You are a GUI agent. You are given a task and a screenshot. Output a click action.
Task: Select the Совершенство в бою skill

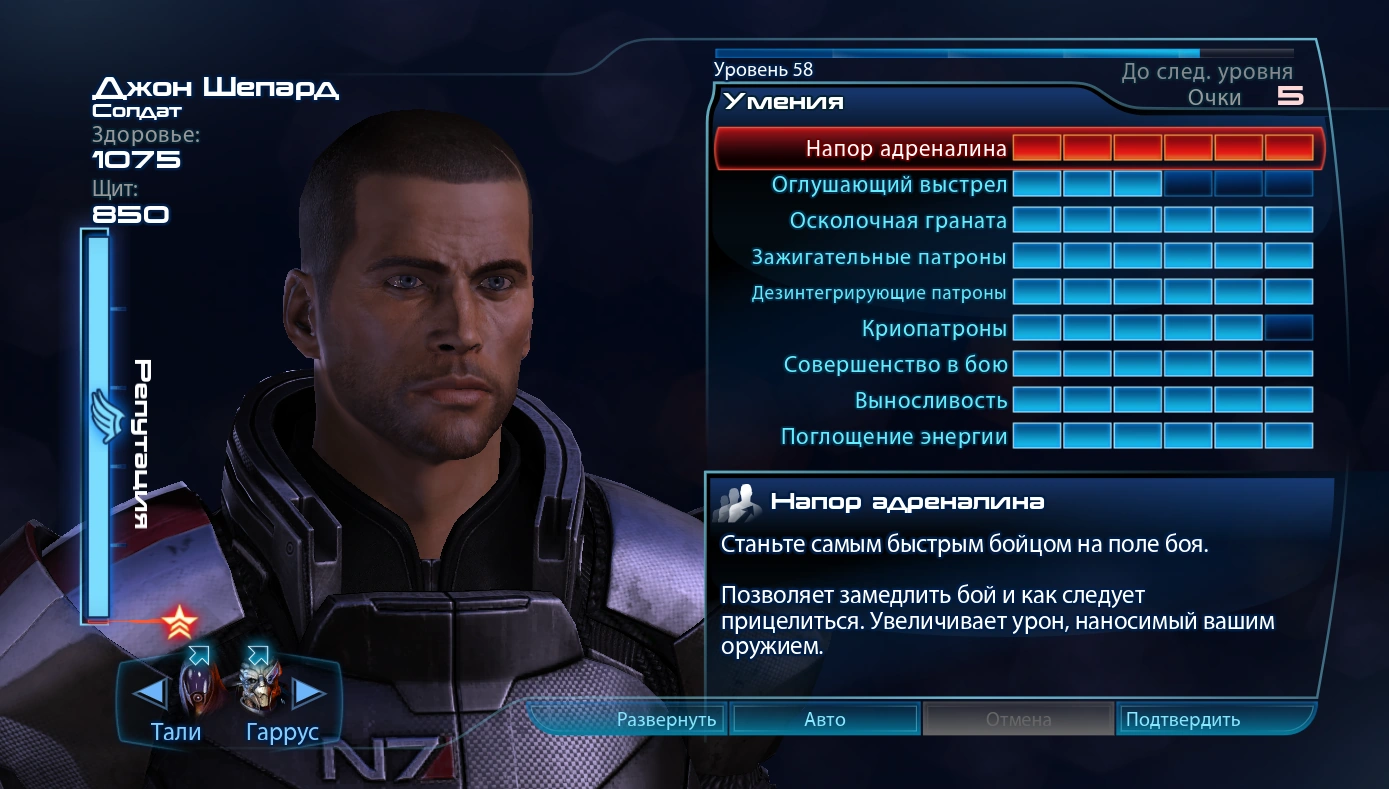tap(895, 364)
